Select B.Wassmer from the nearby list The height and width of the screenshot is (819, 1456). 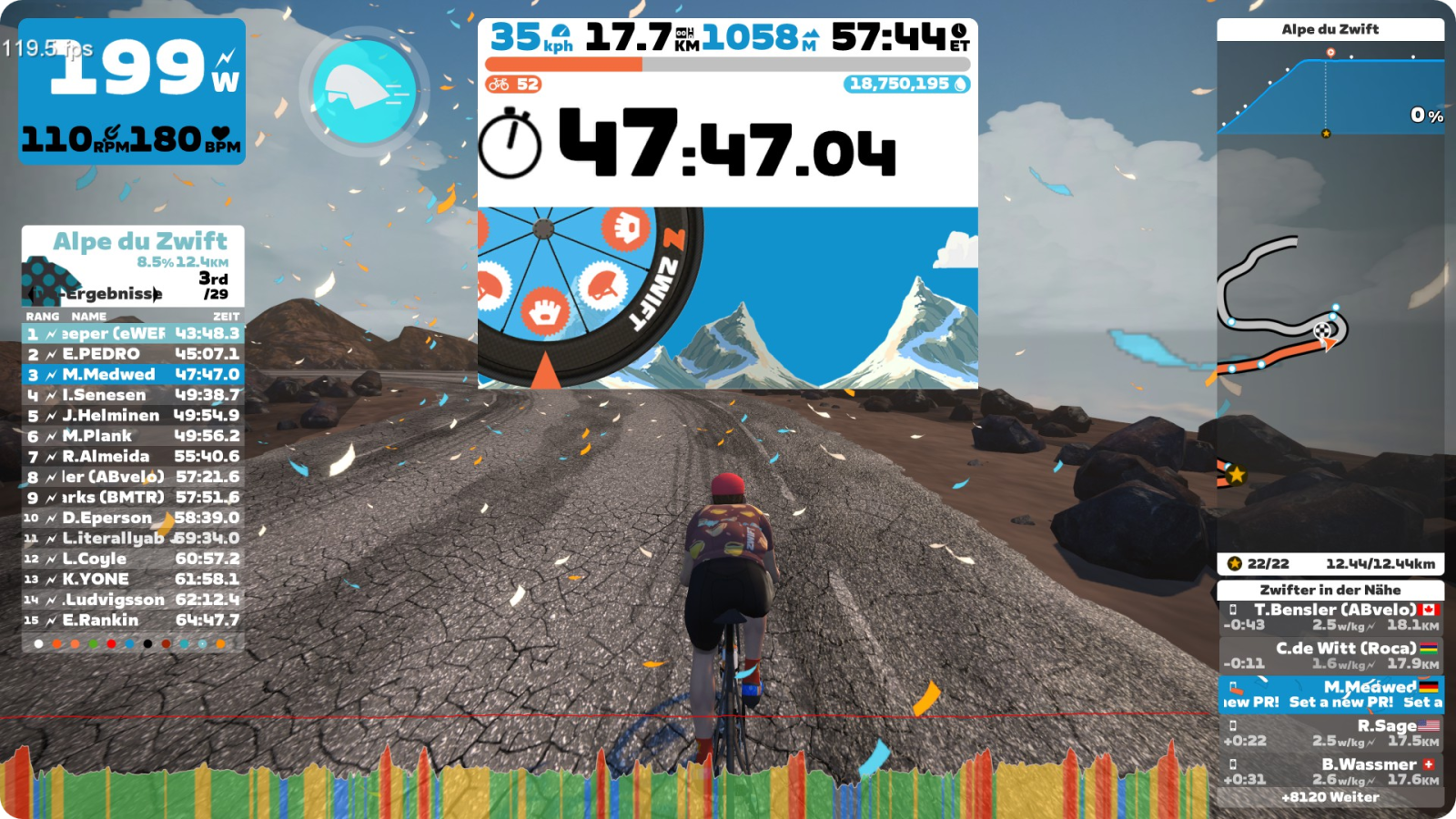pyautogui.click(x=1330, y=771)
